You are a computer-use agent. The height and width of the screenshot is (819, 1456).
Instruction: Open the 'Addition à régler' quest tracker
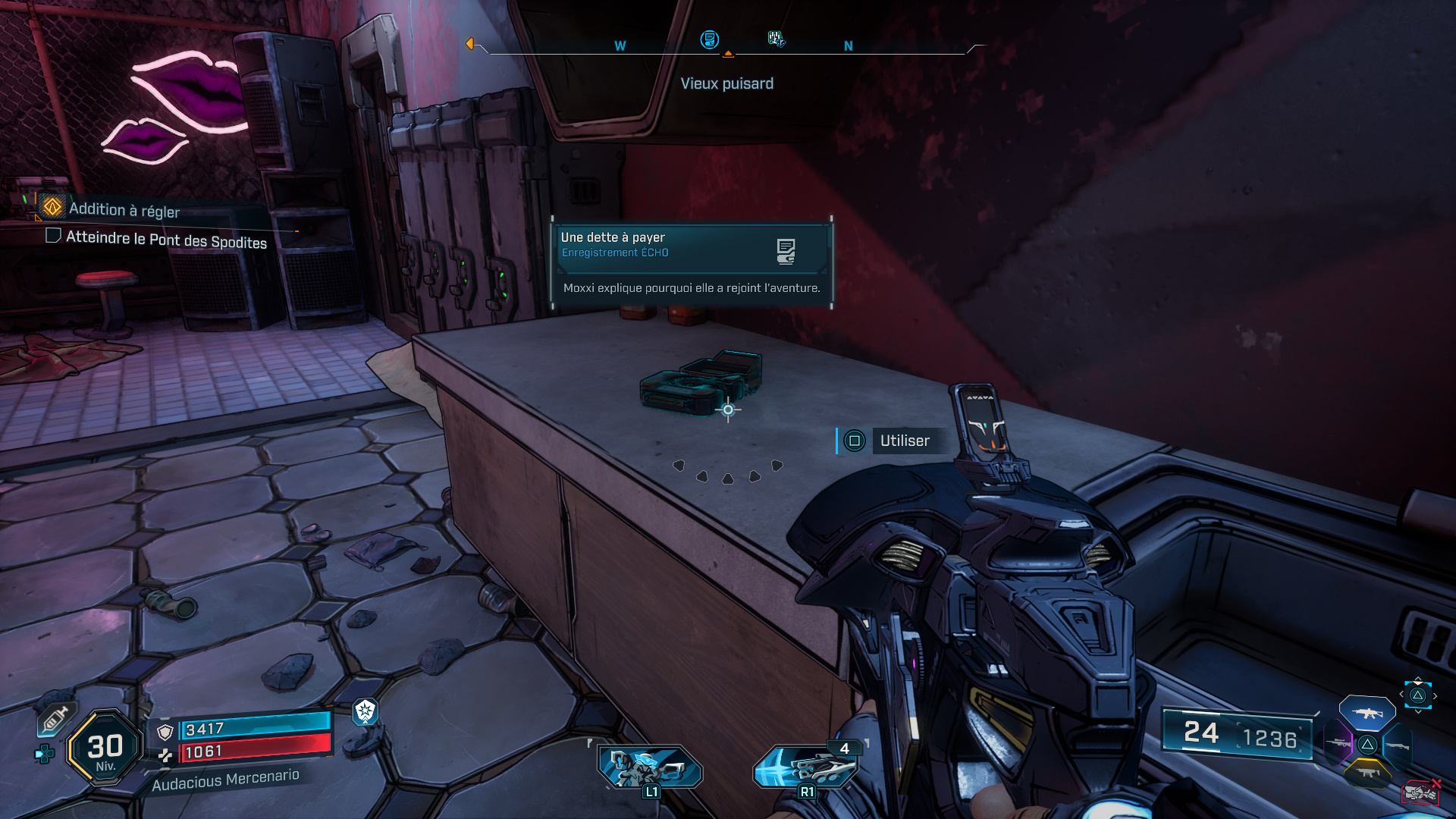(x=124, y=209)
